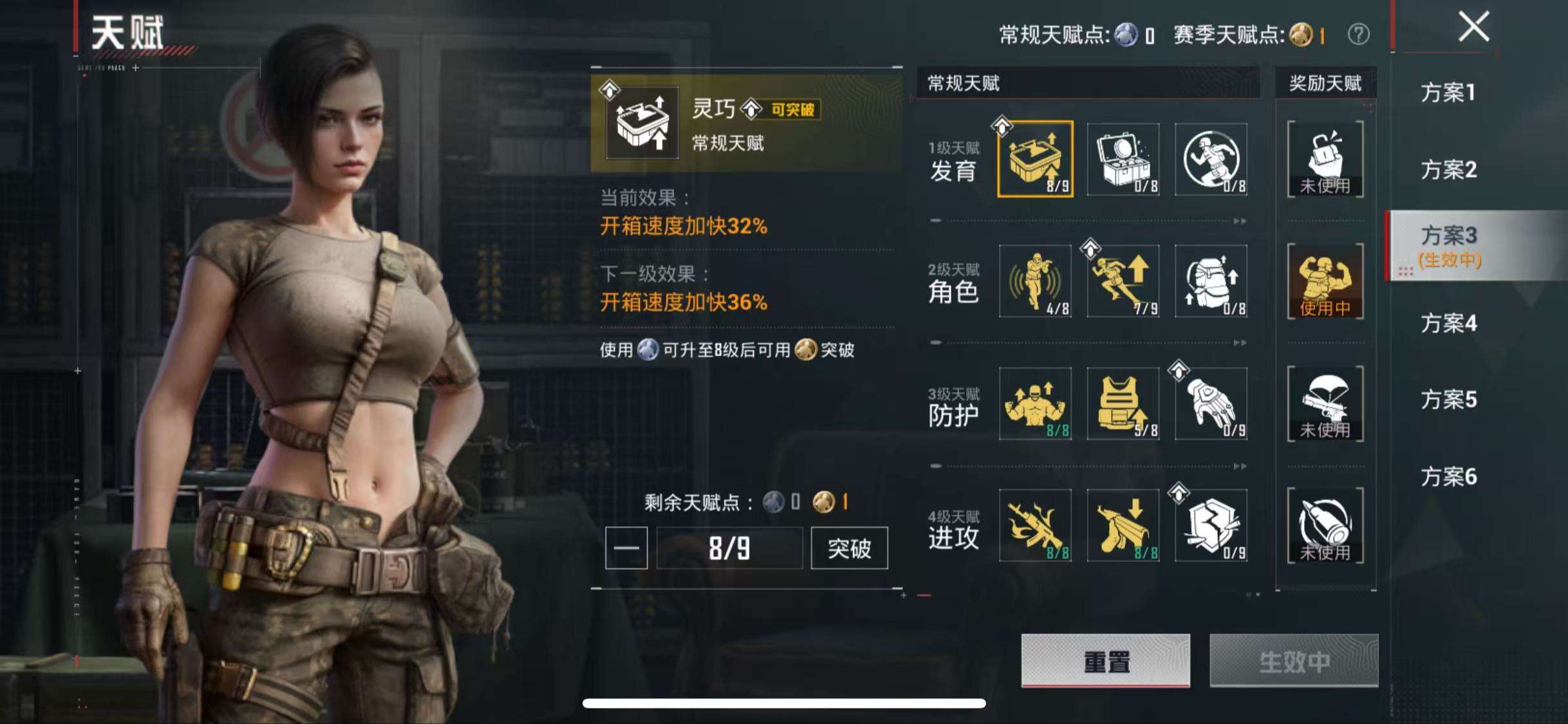Open the 8/8 muscle strength talent in 防护 row
The height and width of the screenshot is (724, 1568).
(1036, 404)
